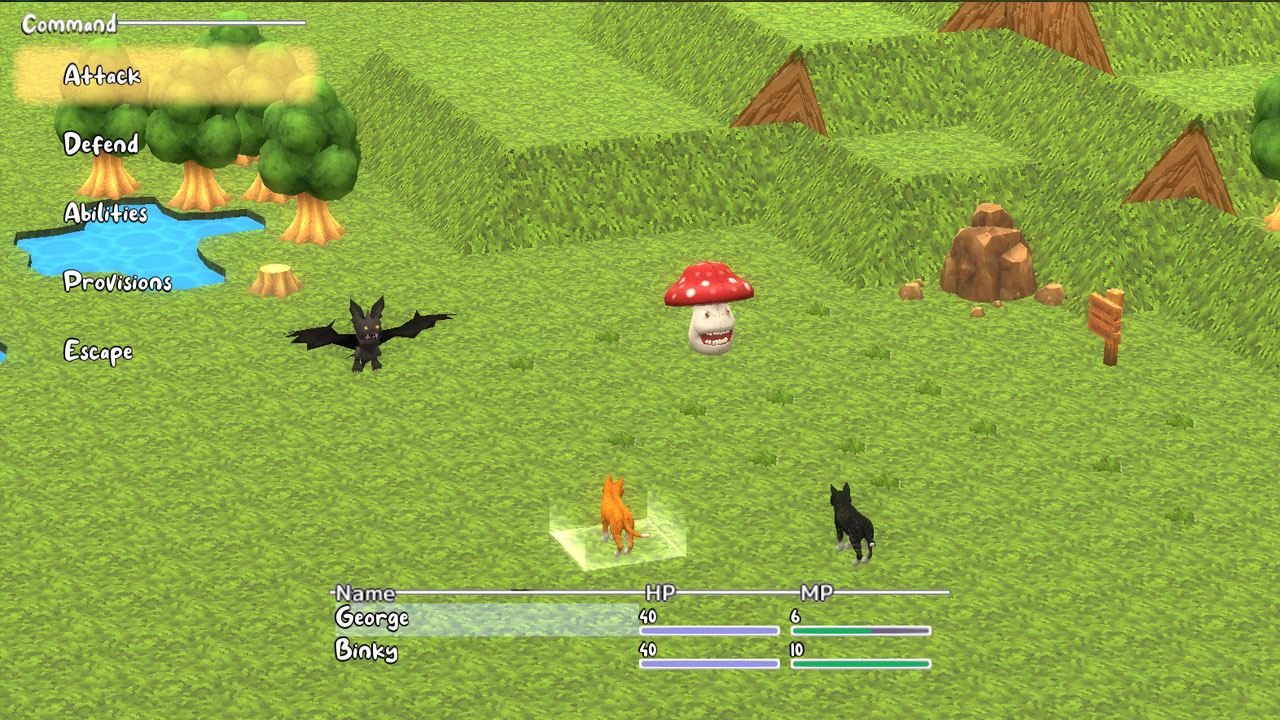Select Escape to flee the battle

[x=99, y=351]
